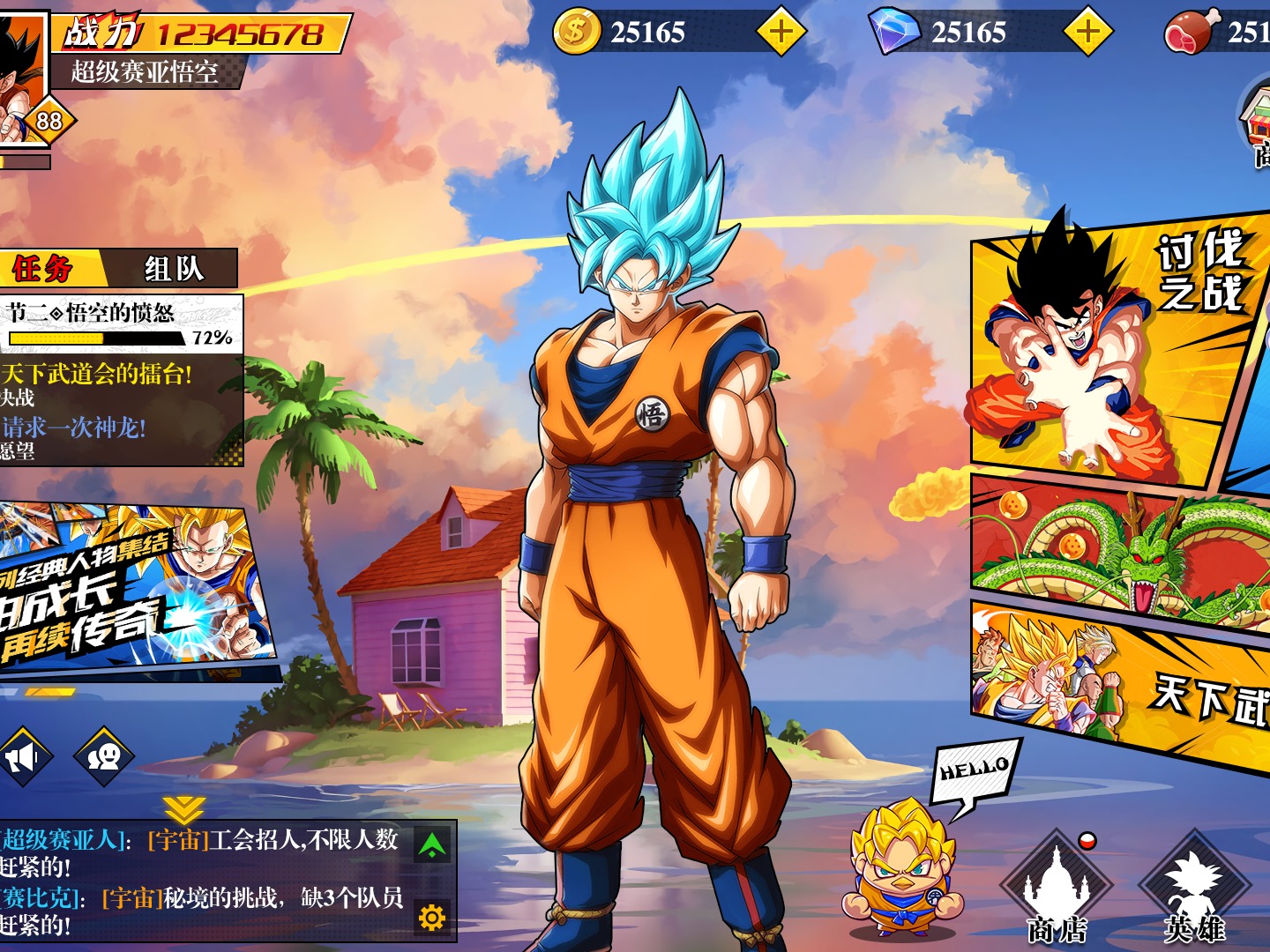The image size is (1270, 952).
Task: Switch to the 组队 team tab
Action: [174, 268]
